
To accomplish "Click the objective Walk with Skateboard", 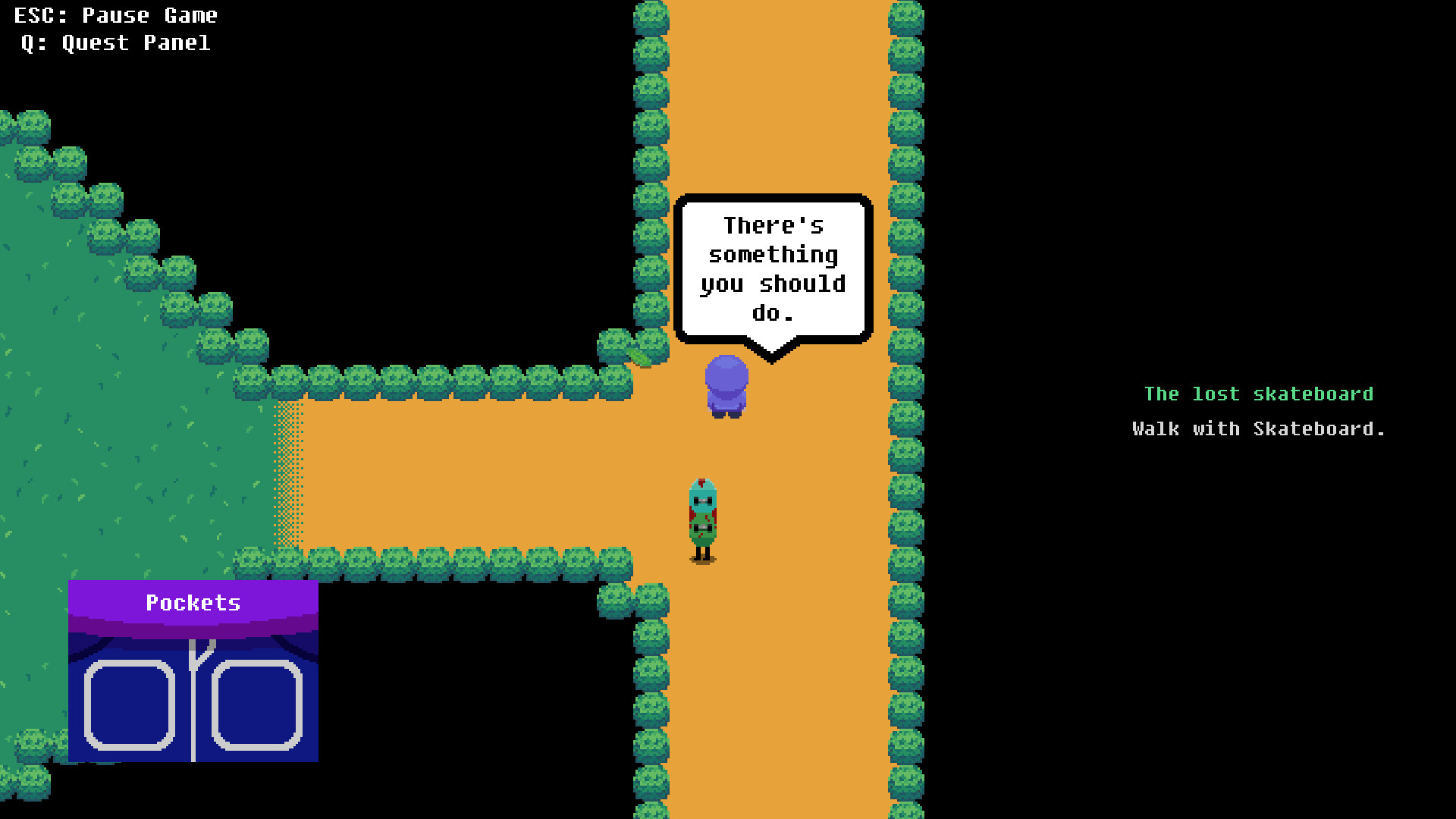I will [1257, 428].
